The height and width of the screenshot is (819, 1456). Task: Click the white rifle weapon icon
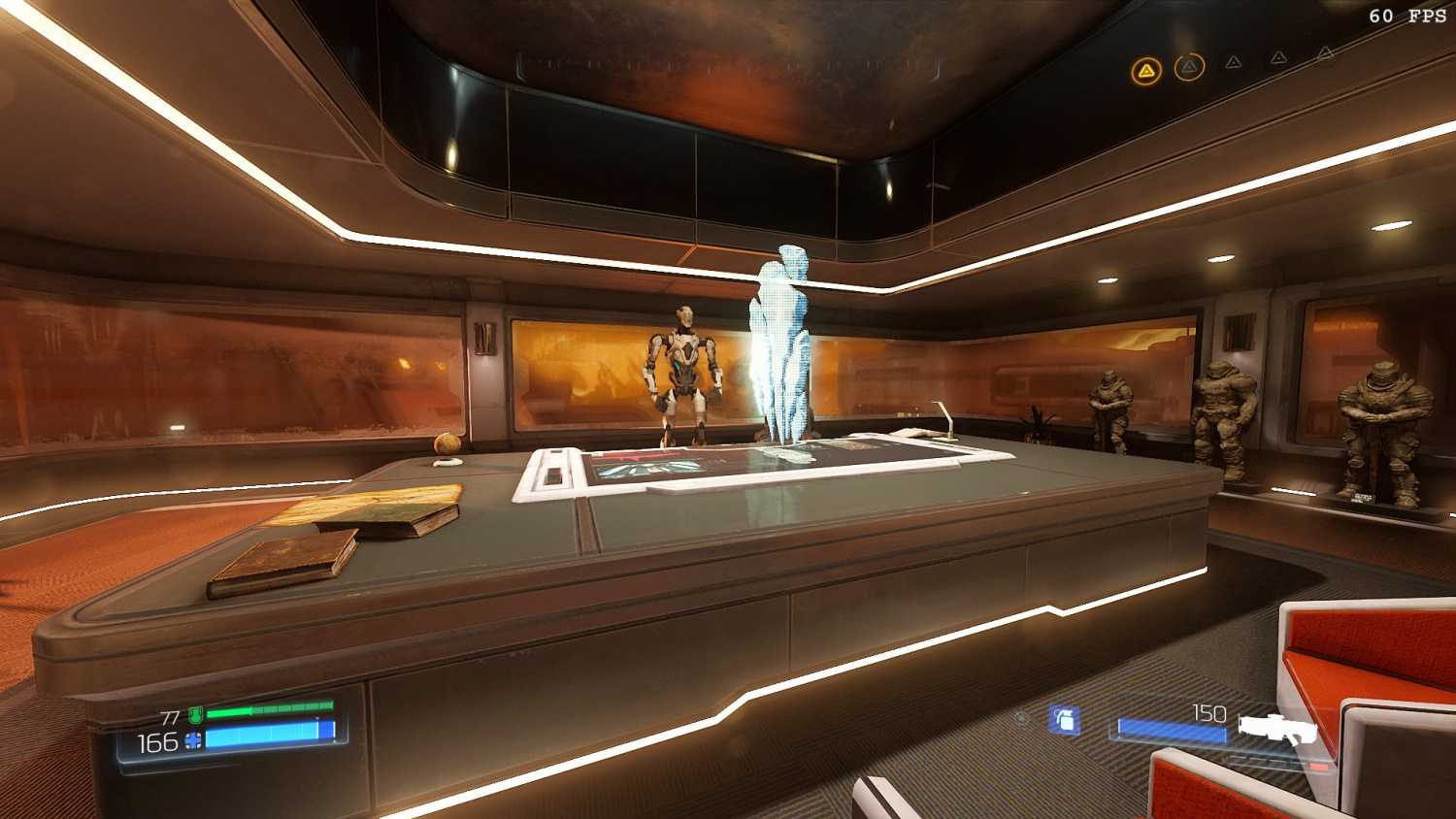click(1276, 729)
